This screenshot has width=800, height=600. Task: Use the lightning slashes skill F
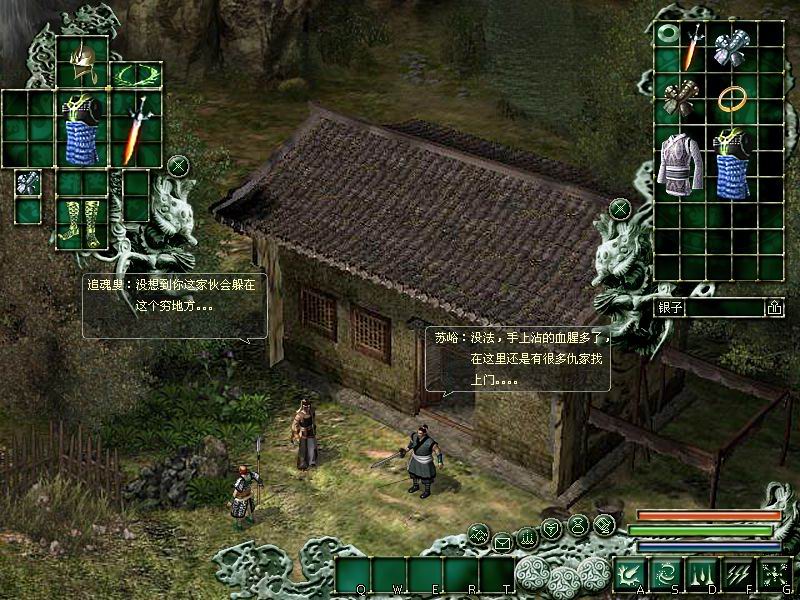[x=737, y=572]
